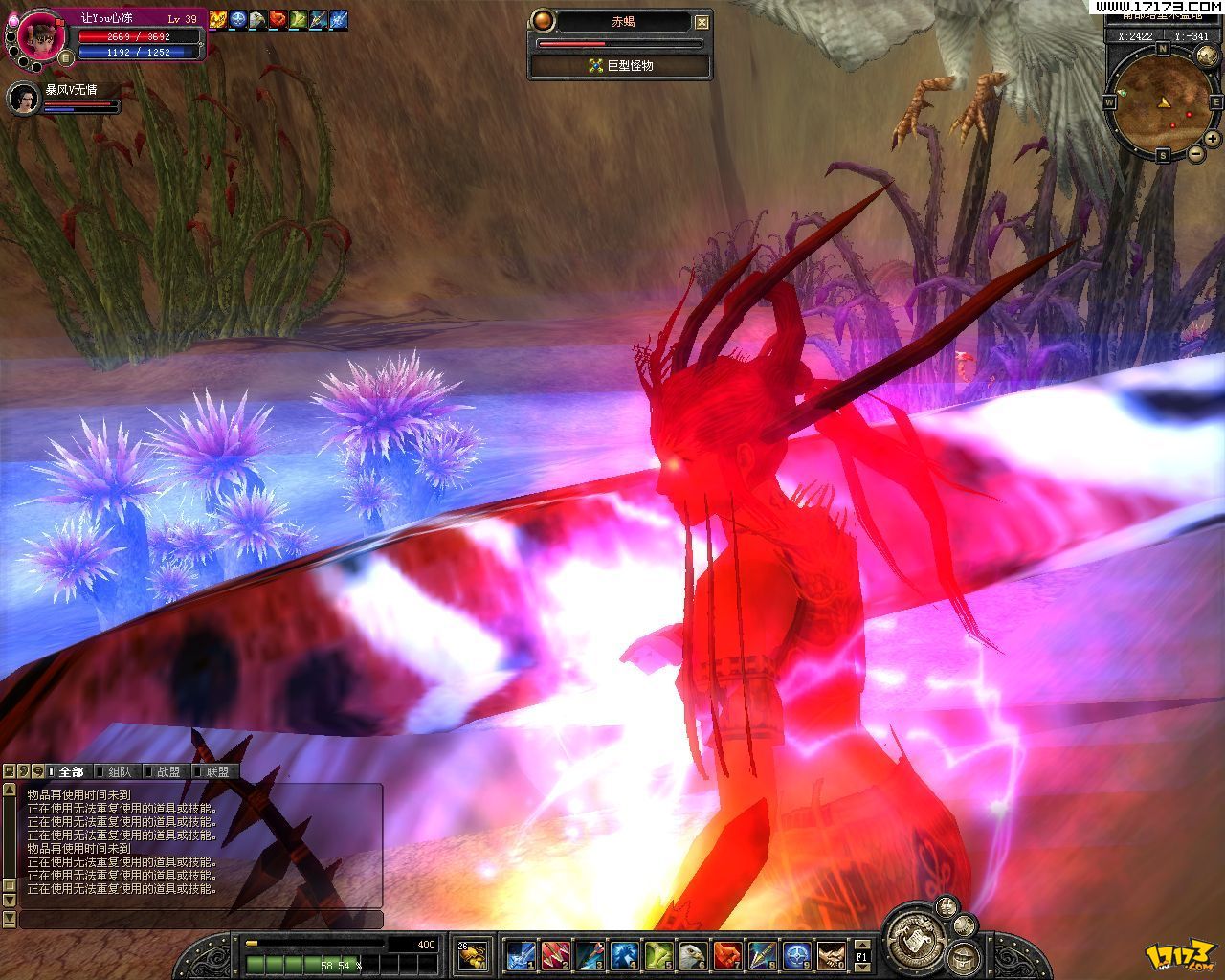The width and height of the screenshot is (1225, 980).
Task: Select the 暴风v无情 party member portrait
Action: click(x=25, y=98)
